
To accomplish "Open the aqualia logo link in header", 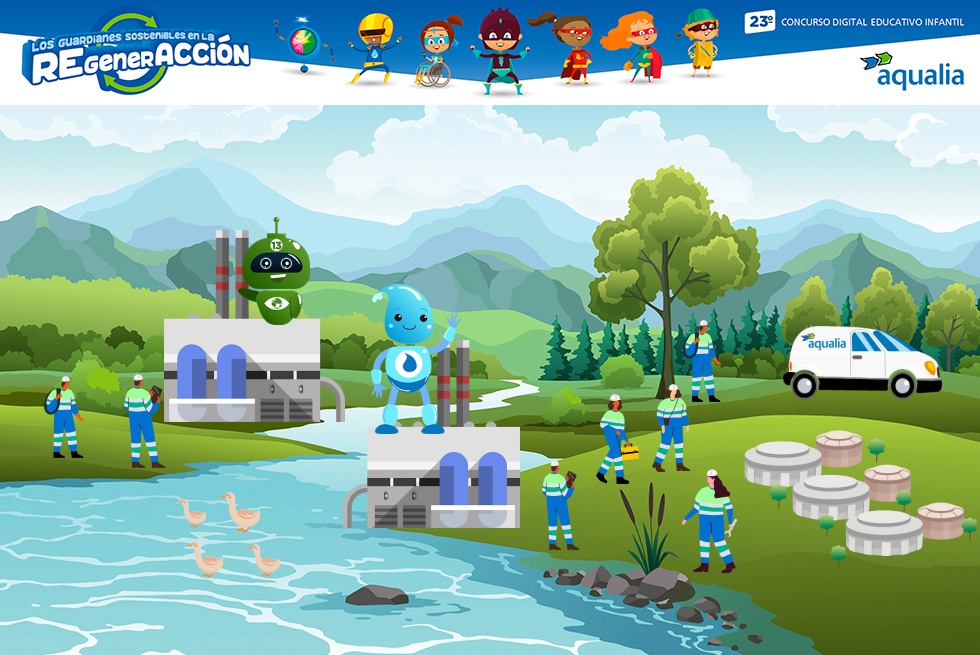I will pyautogui.click(x=911, y=70).
